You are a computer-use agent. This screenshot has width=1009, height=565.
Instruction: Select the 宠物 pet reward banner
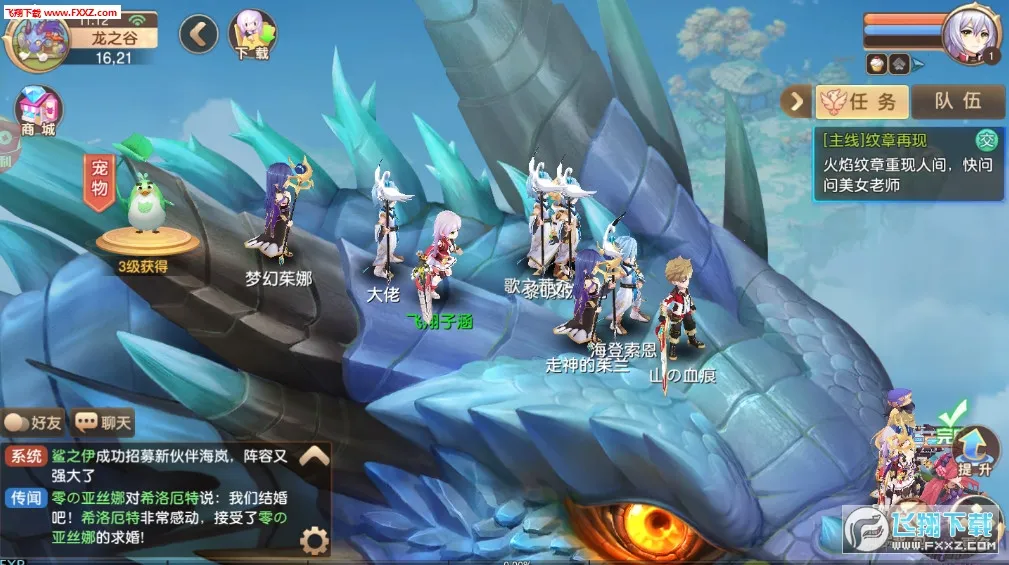click(99, 180)
